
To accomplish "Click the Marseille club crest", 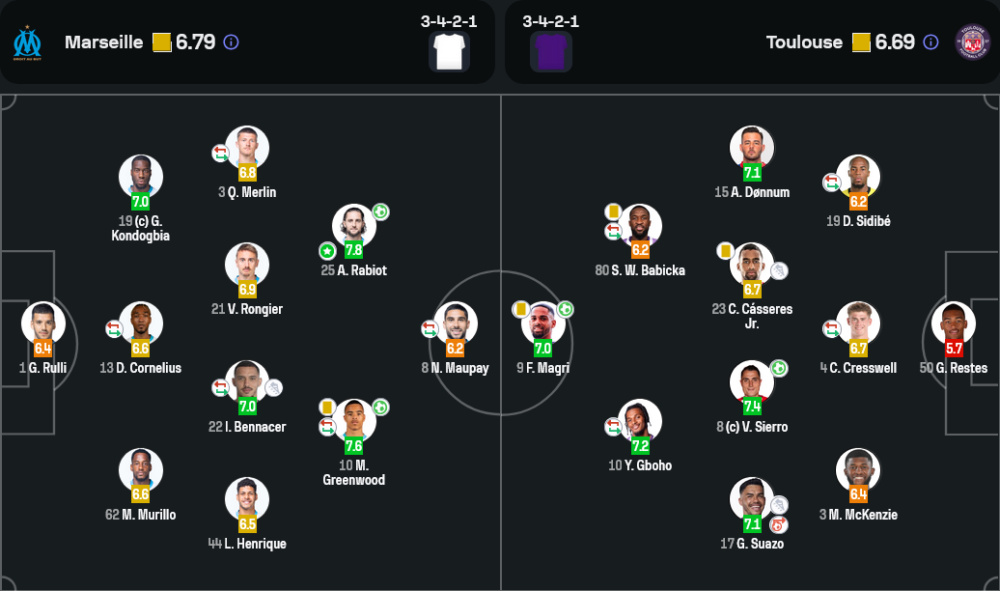I will (27, 42).
